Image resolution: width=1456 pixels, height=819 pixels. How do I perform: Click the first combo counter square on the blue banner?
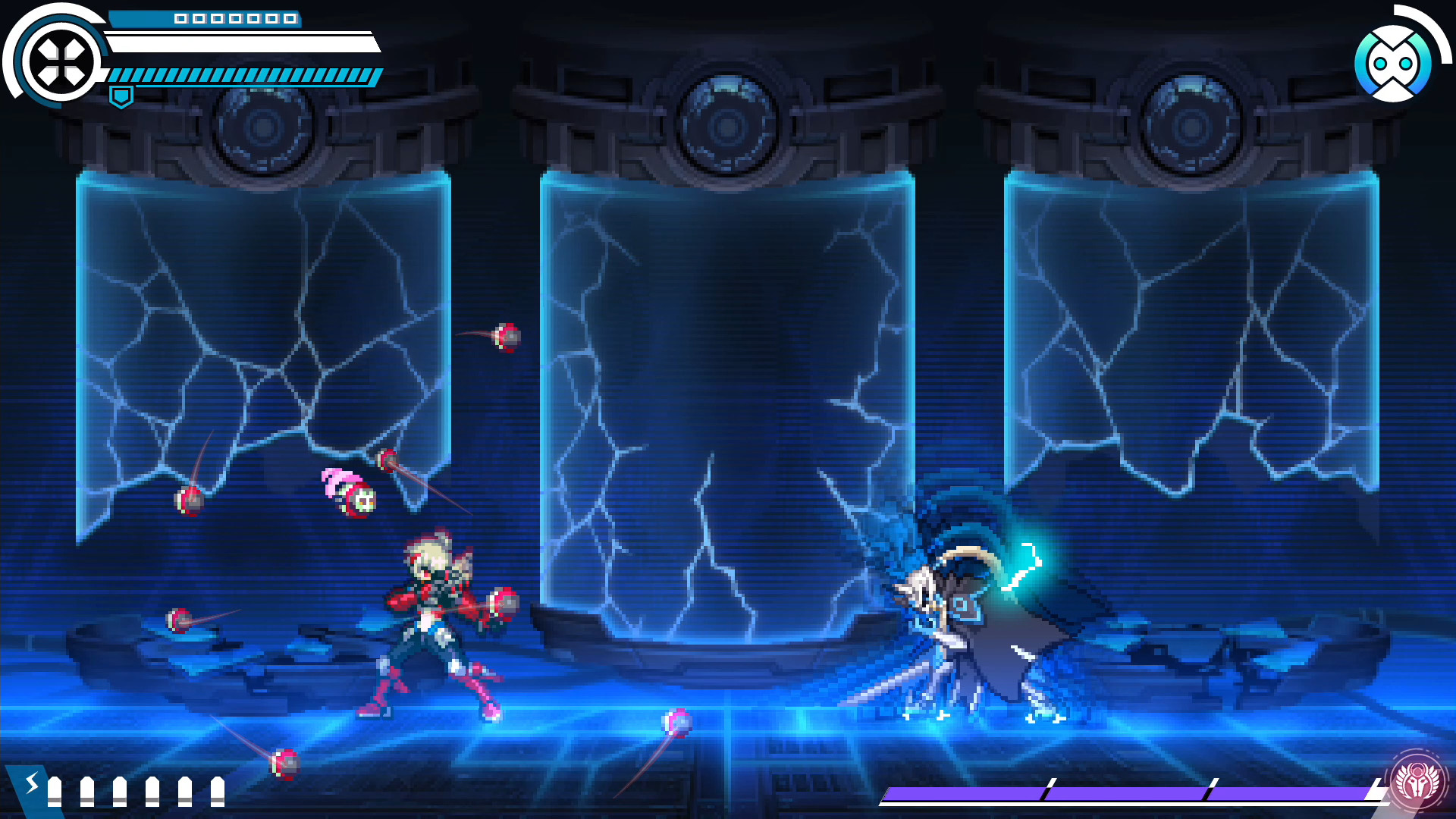click(182, 19)
